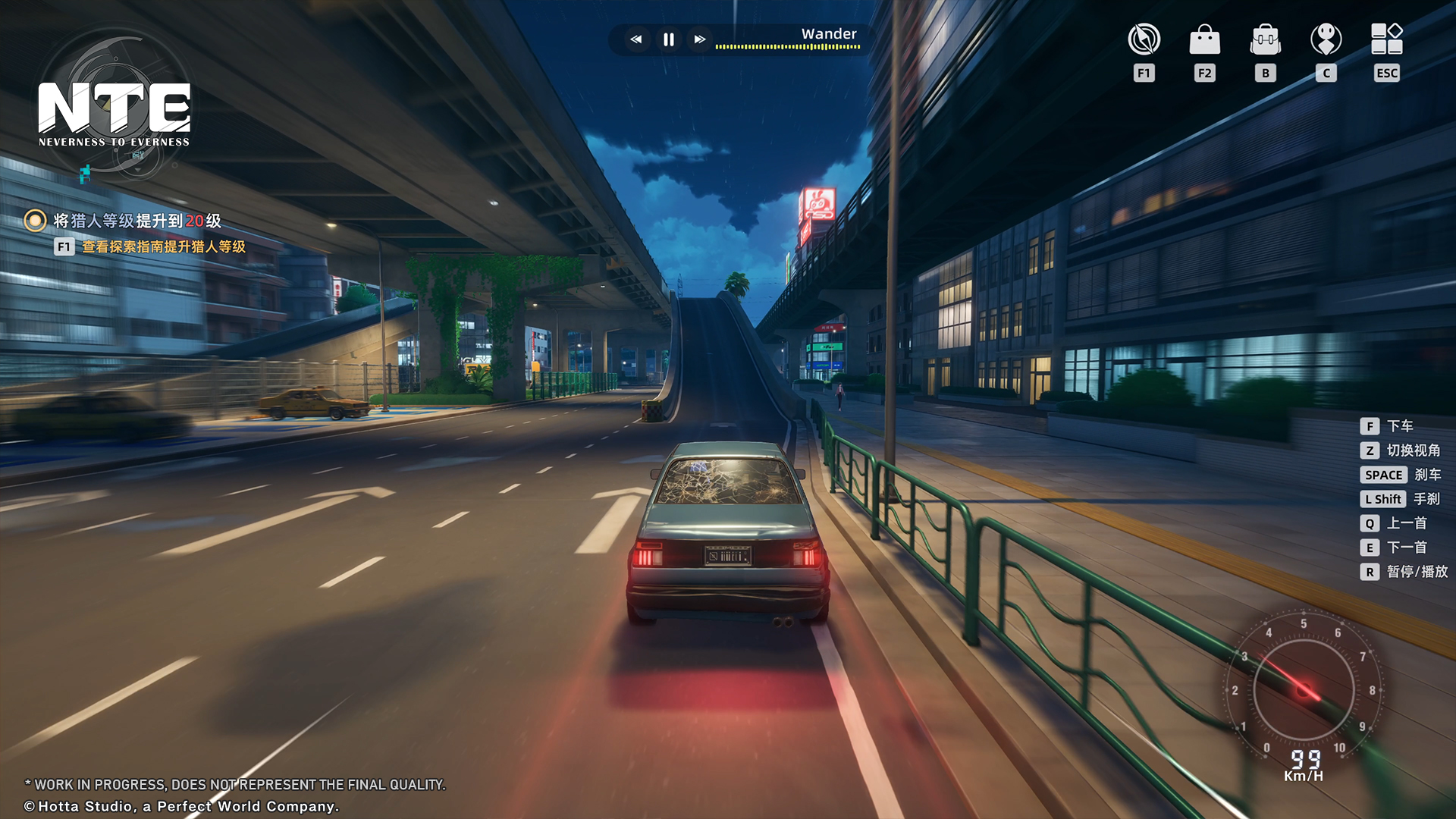Screen dimensions: 1456x819
Task: Open the ESC system menu grid icon
Action: coord(1386,39)
